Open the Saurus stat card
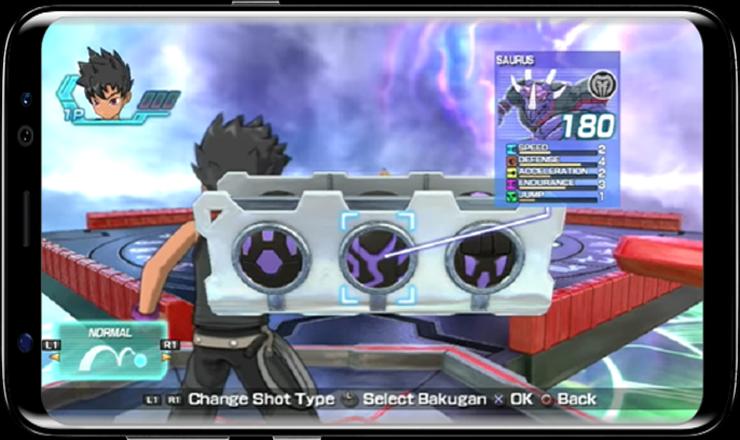 tap(556, 128)
